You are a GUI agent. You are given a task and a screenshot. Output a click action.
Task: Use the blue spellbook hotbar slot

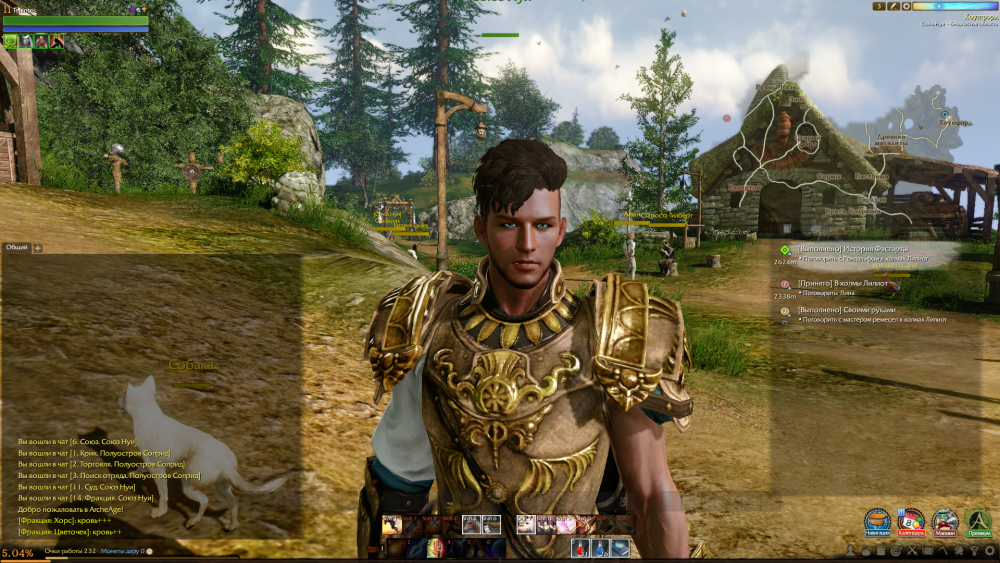(620, 547)
